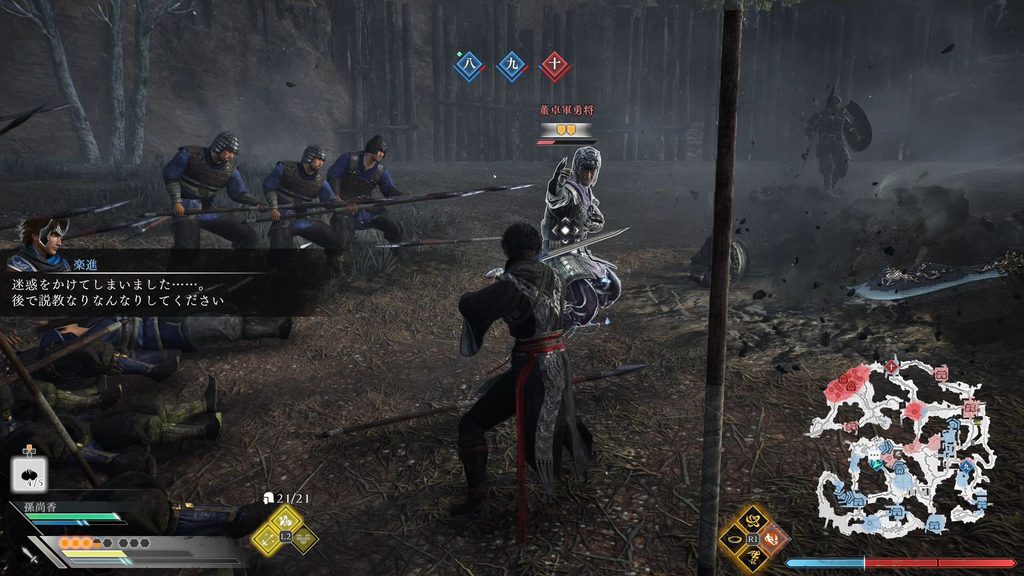Activate the top yellow tactics diamond icon

point(285,518)
